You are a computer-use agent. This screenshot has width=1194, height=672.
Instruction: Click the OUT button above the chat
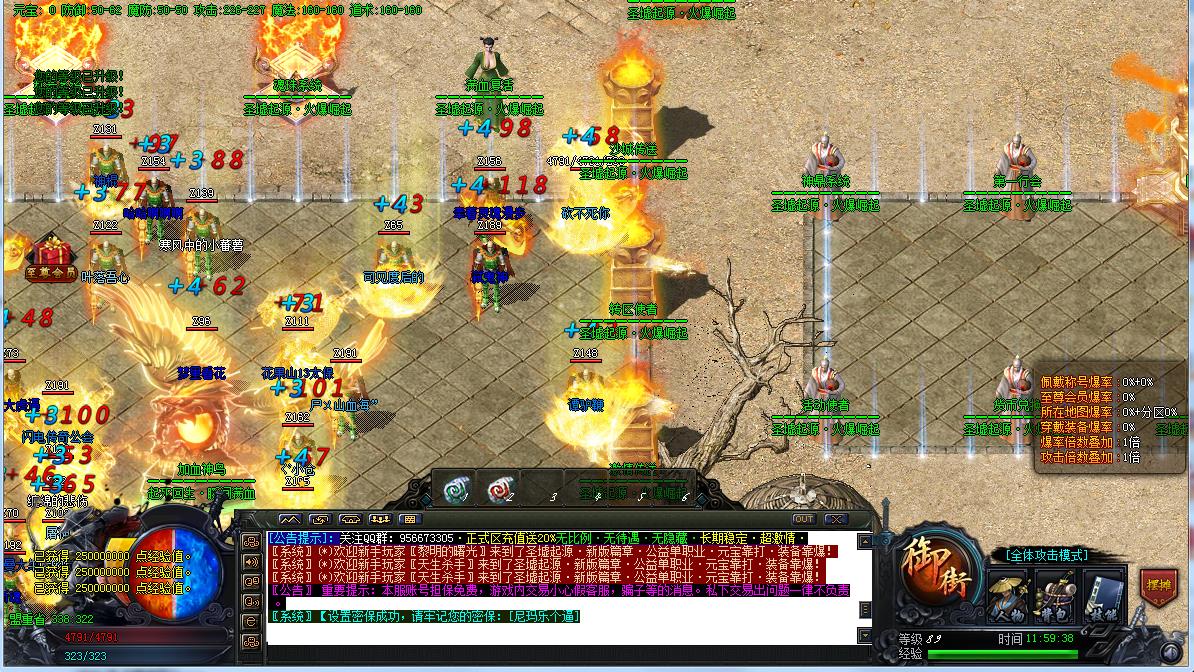tap(804, 520)
